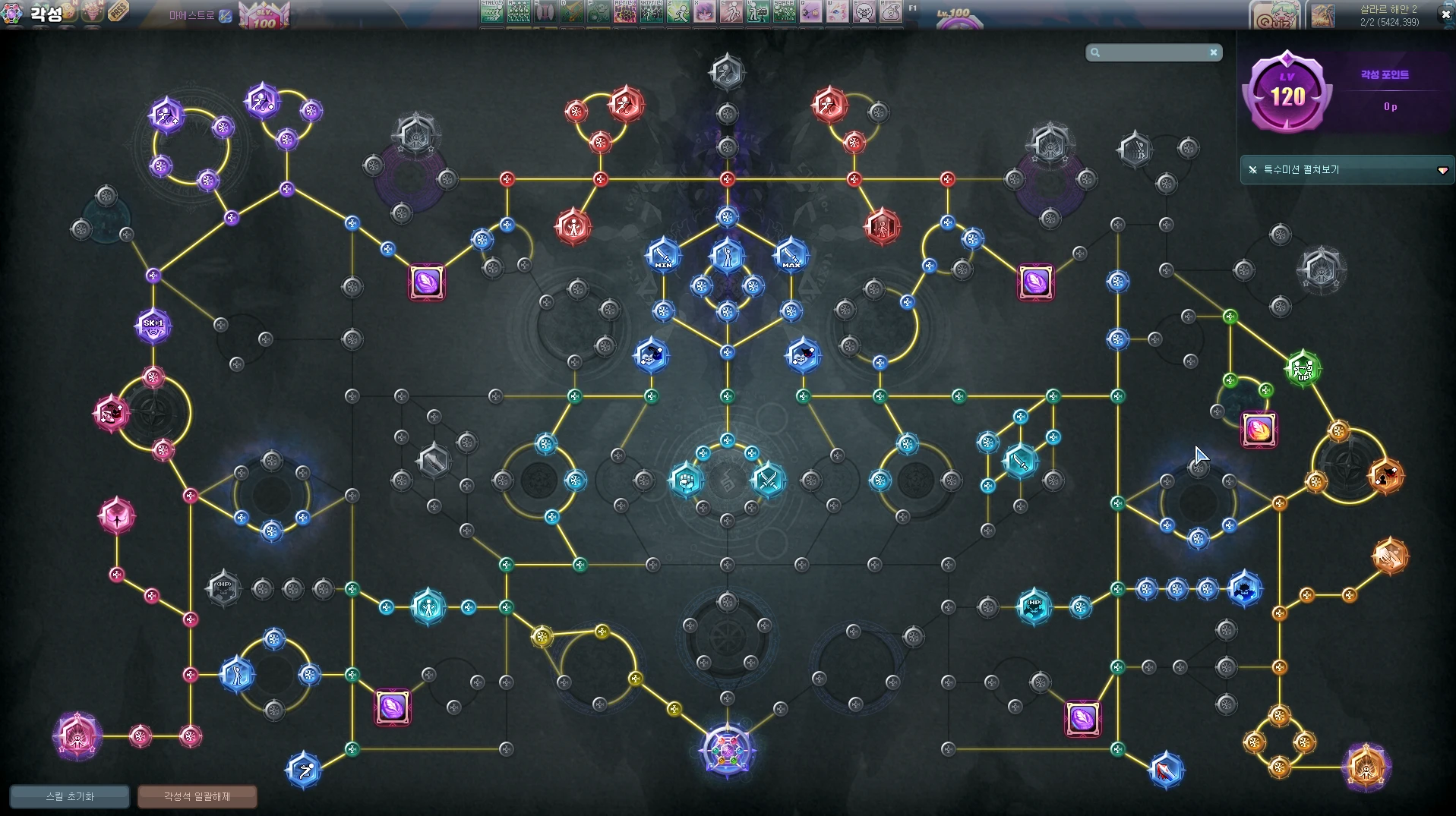Select the greyed-out HP node
The width and height of the screenshot is (1456, 816).
[223, 588]
